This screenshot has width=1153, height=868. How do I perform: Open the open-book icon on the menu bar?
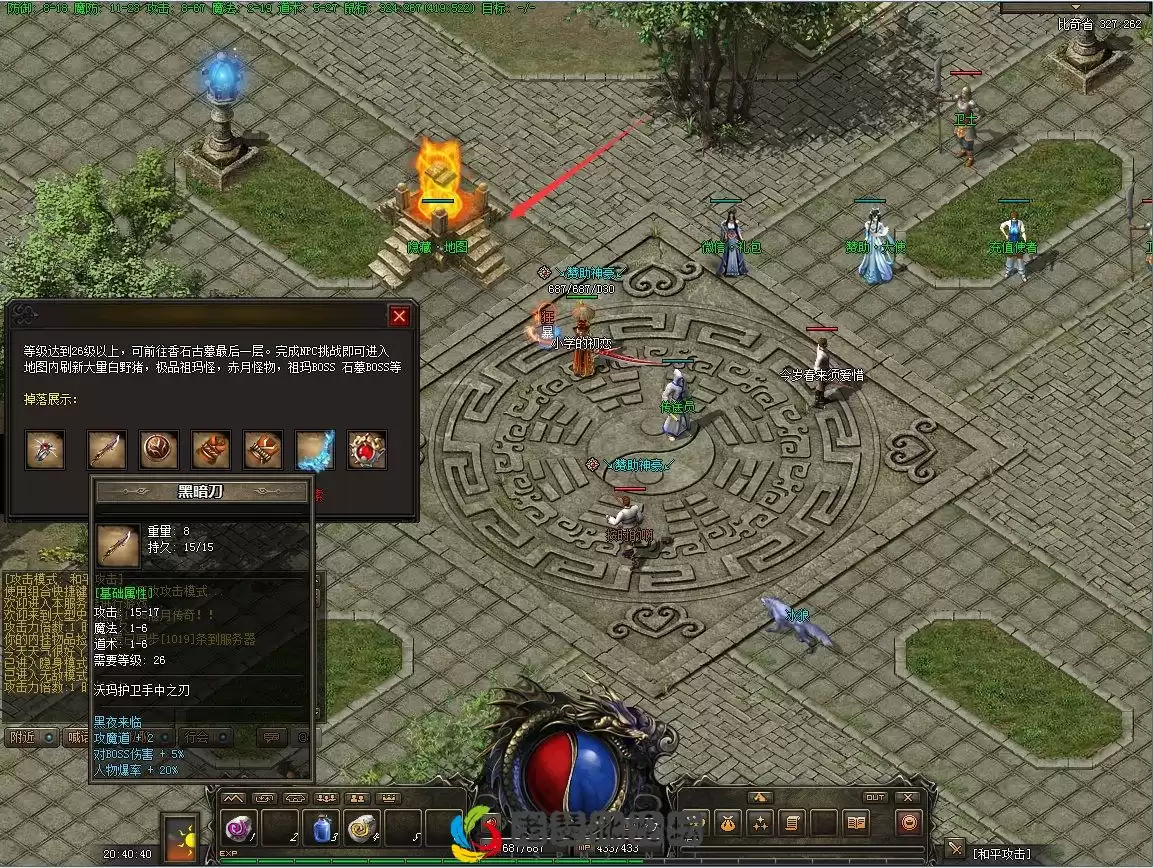pos(856,823)
